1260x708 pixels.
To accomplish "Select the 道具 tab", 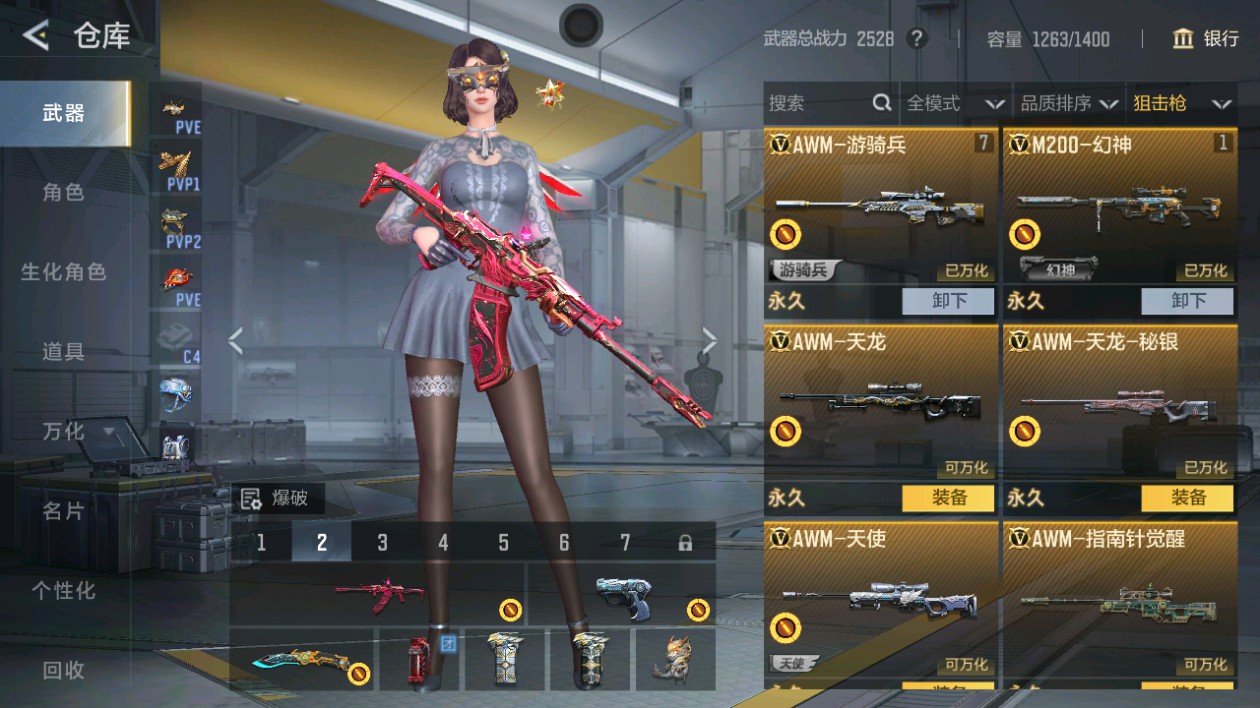I will (x=63, y=351).
